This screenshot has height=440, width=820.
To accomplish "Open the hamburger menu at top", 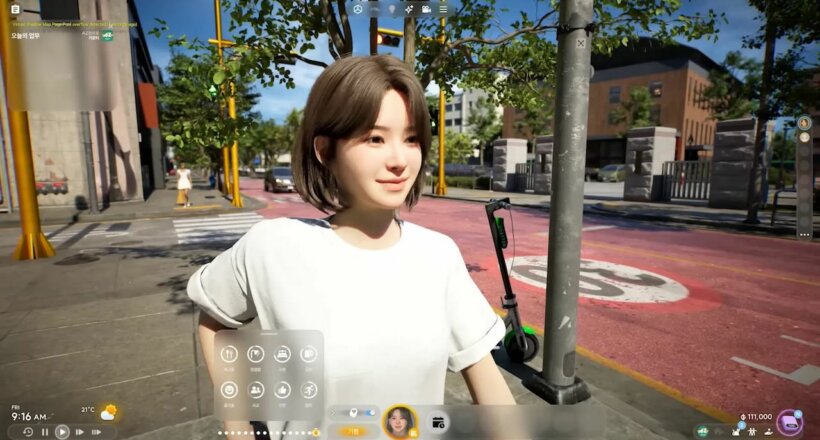I will coord(443,9).
